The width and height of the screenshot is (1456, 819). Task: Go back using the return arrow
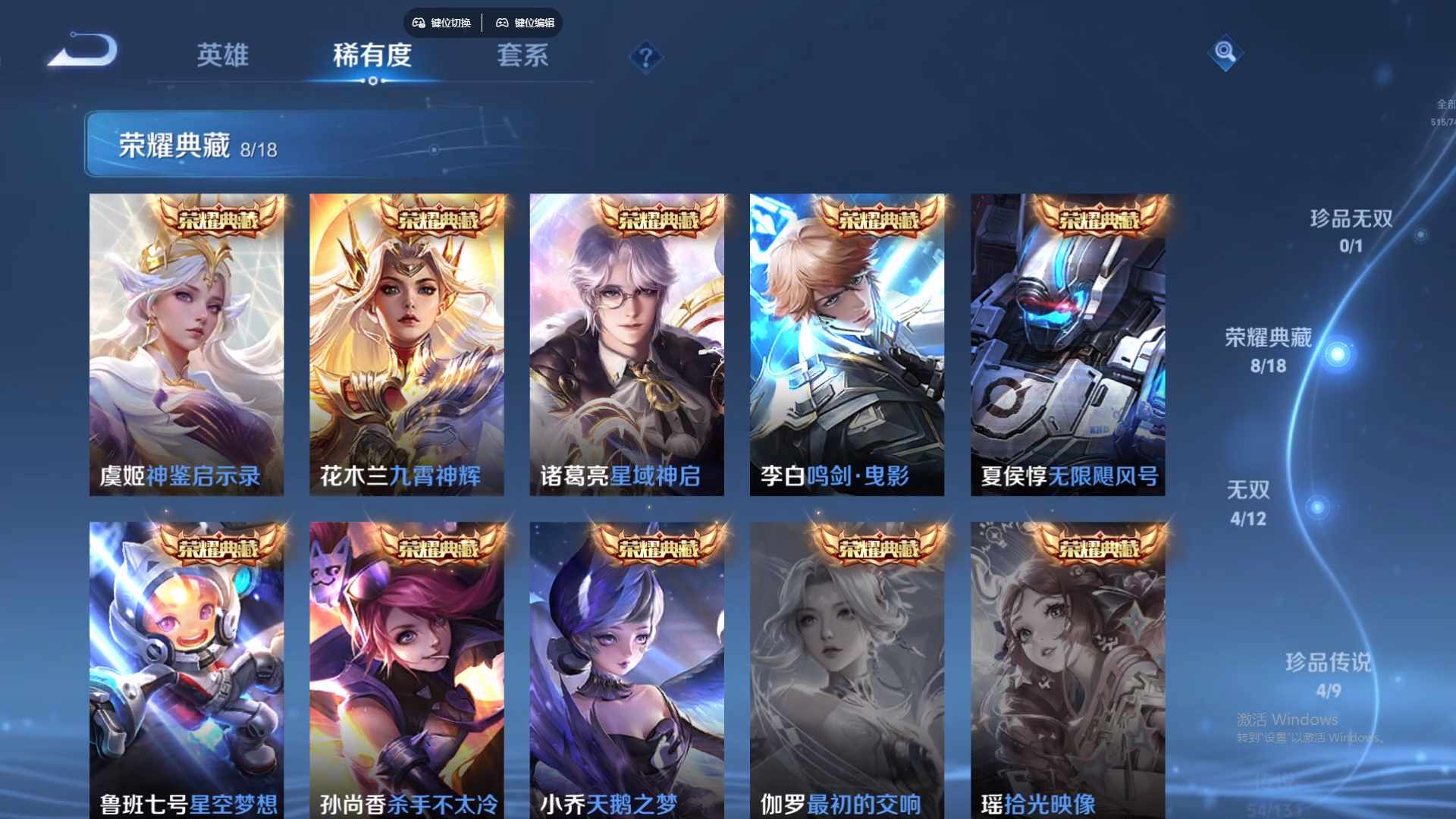[83, 52]
